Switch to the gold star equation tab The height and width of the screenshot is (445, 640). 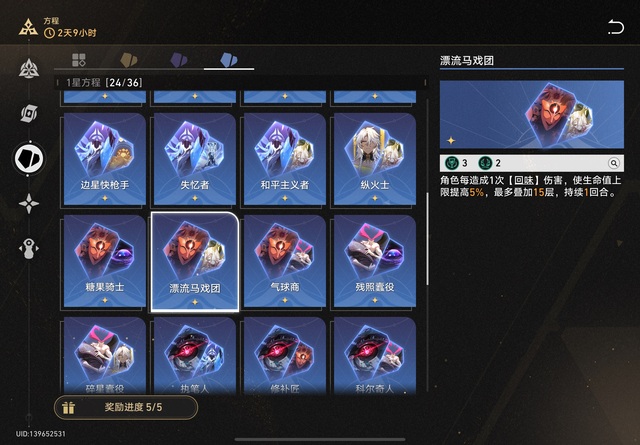click(128, 60)
